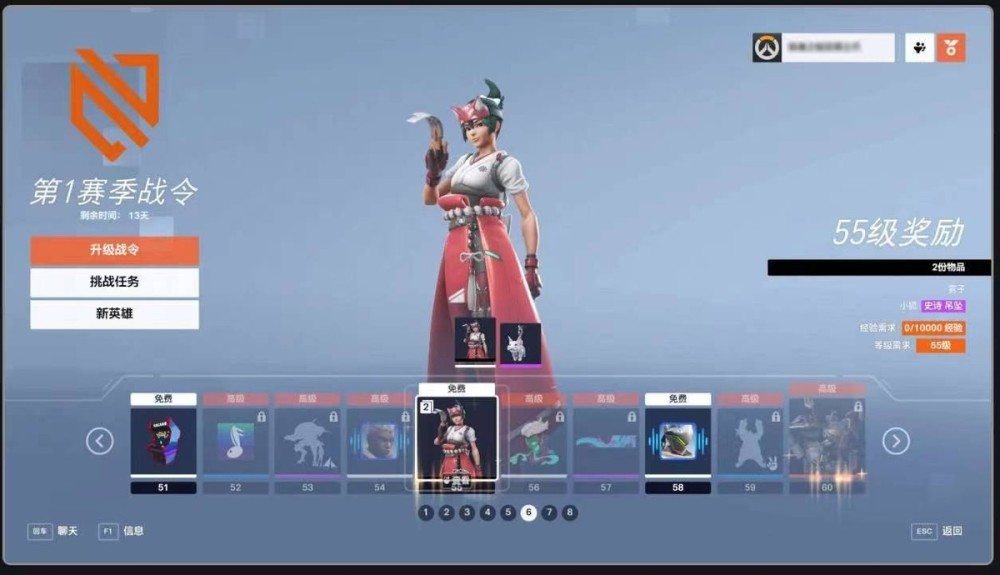1000x575 pixels.
Task: Click the orange medal icon button
Action: click(951, 47)
